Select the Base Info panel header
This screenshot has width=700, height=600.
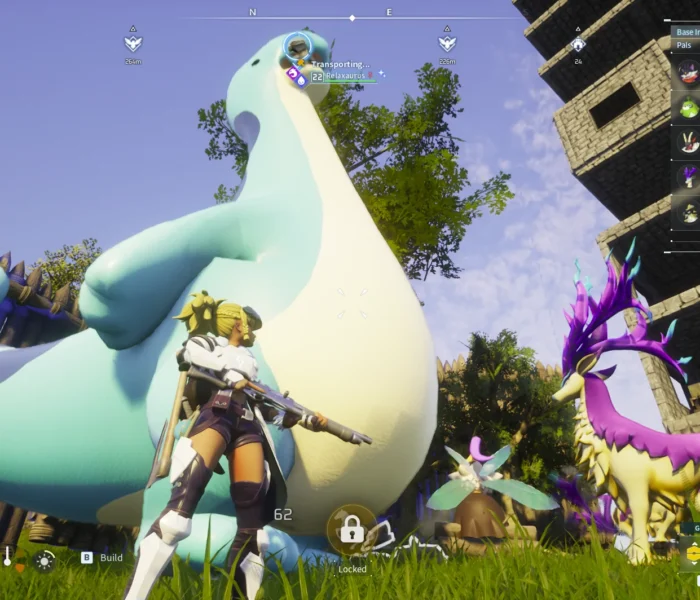[x=687, y=32]
